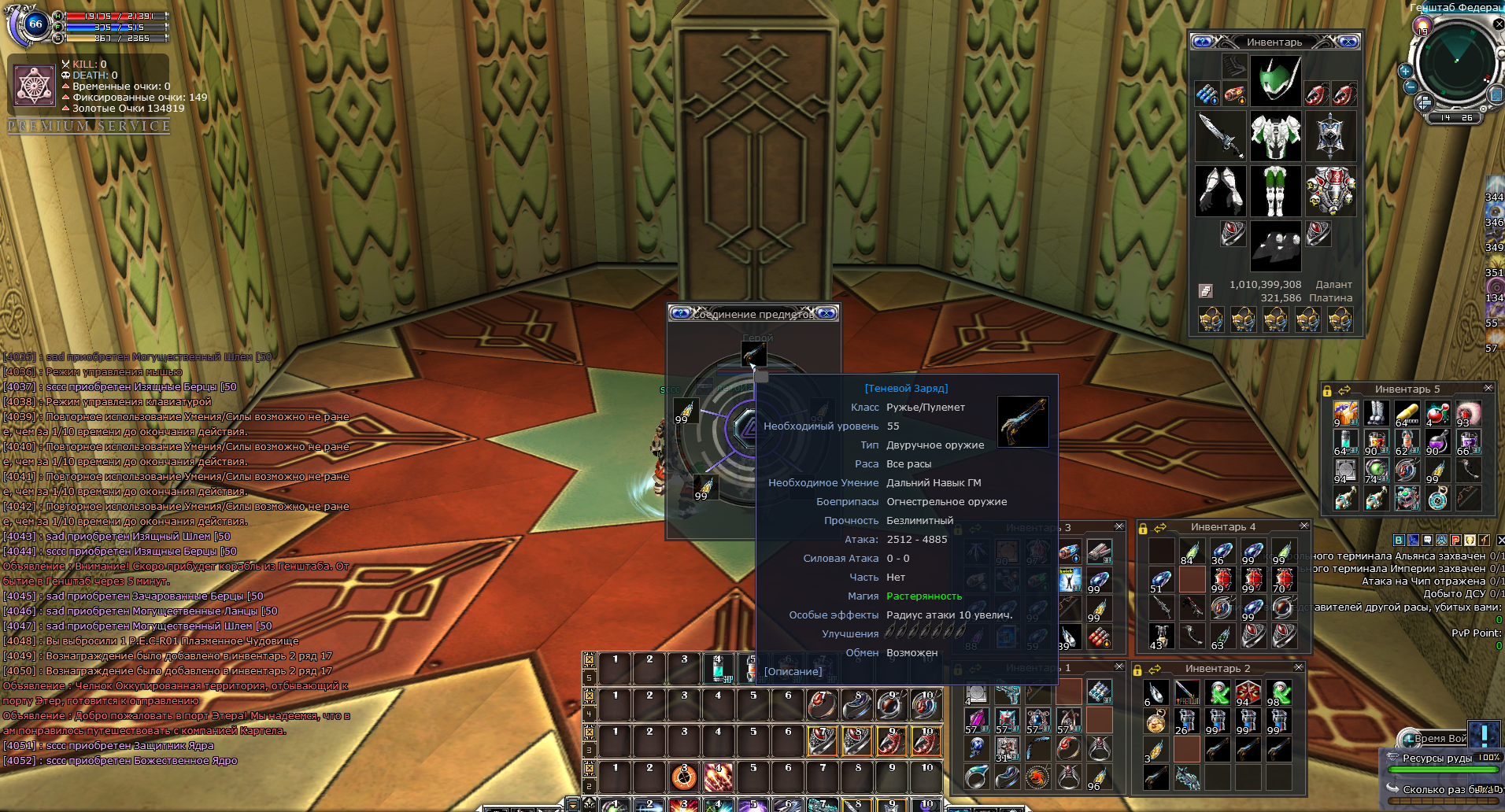Click the gold pendant in Инвентарь 2
This screenshot has width=1505, height=812.
click(1156, 721)
